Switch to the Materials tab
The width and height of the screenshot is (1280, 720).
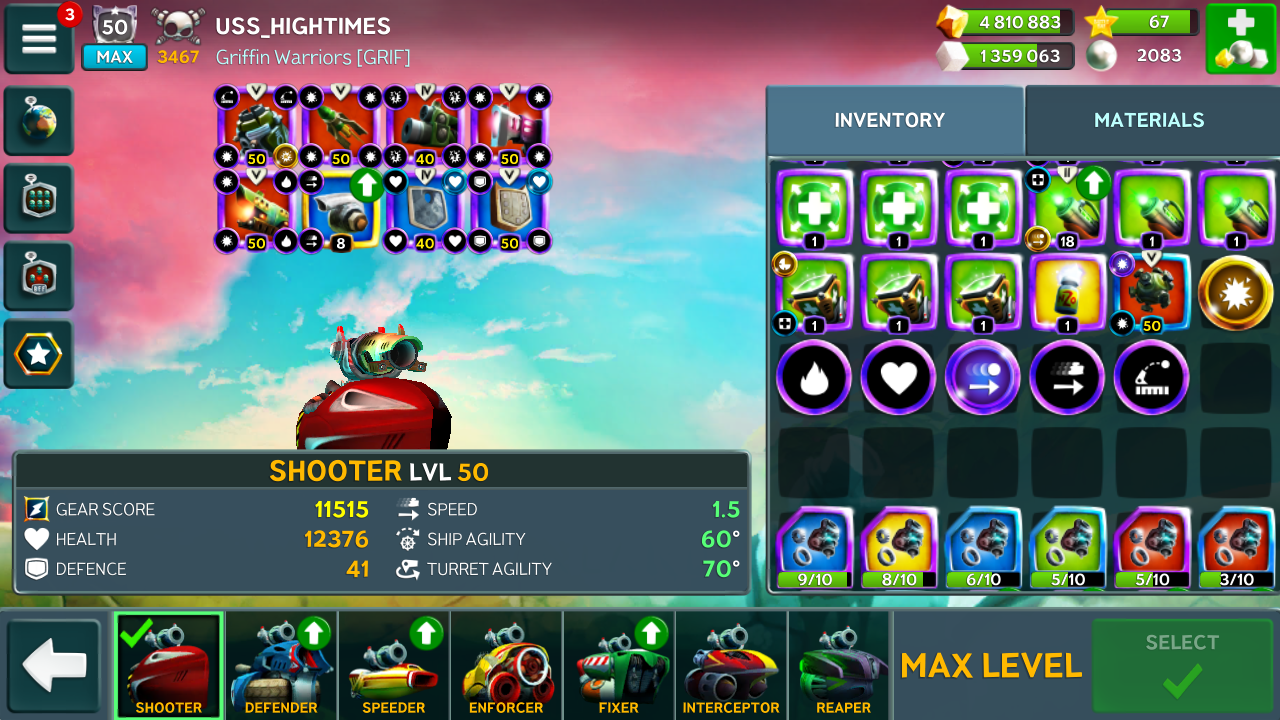tap(1149, 121)
